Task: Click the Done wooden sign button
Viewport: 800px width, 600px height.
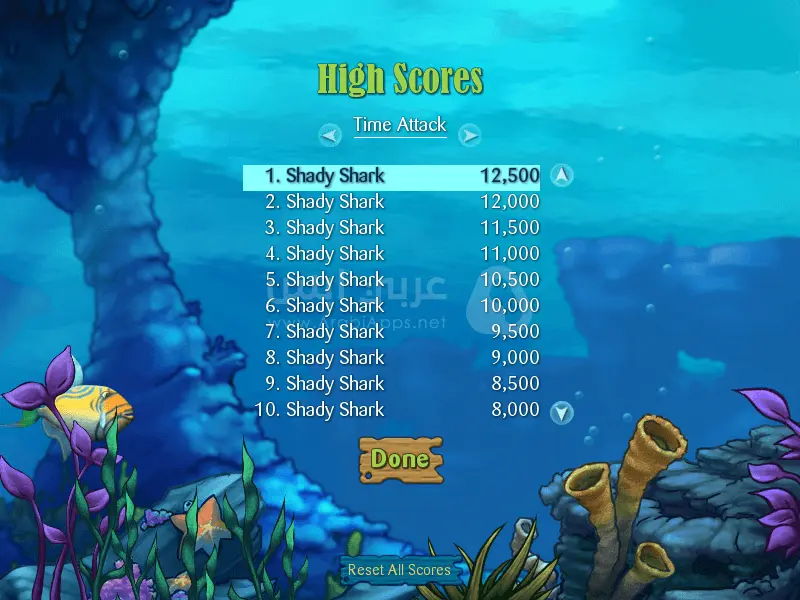Action: [x=400, y=459]
